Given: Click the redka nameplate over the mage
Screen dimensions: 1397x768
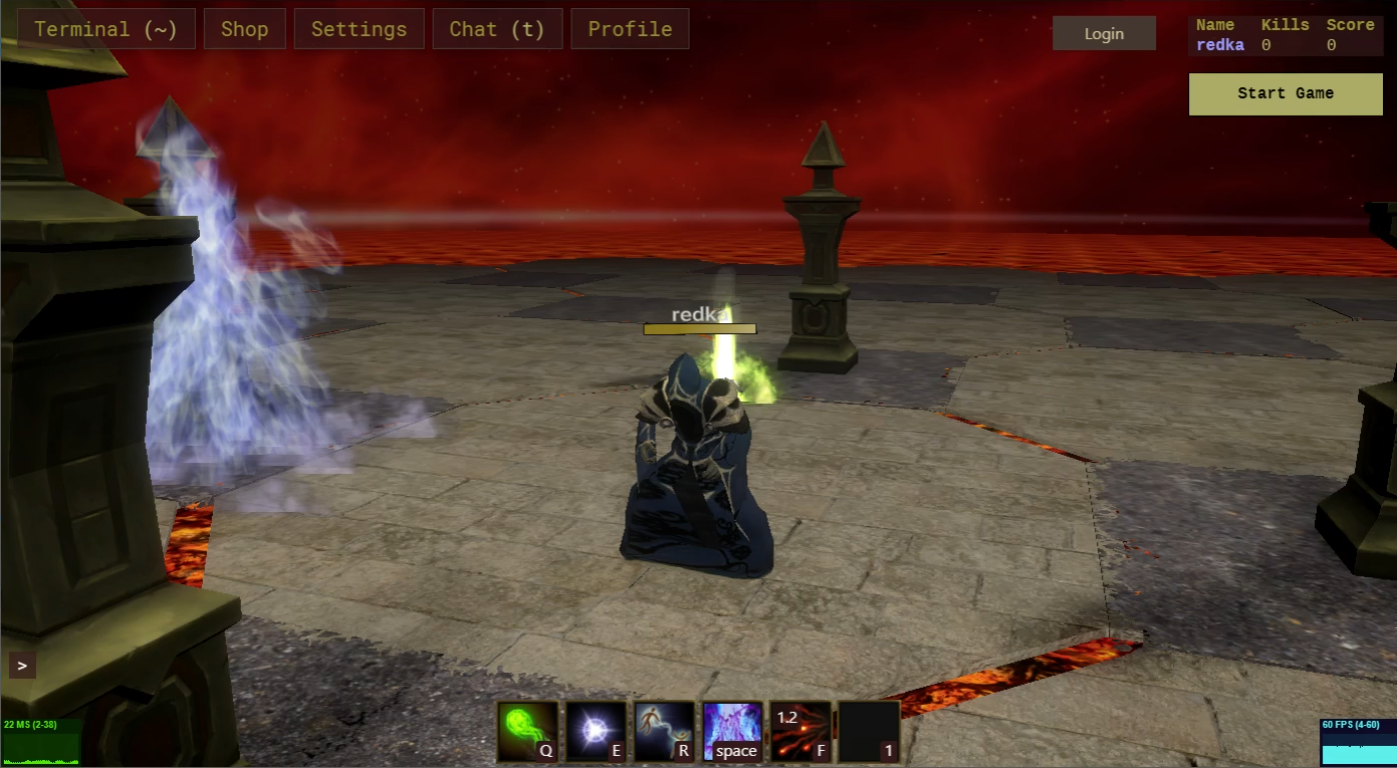Looking at the screenshot, I should click(700, 313).
